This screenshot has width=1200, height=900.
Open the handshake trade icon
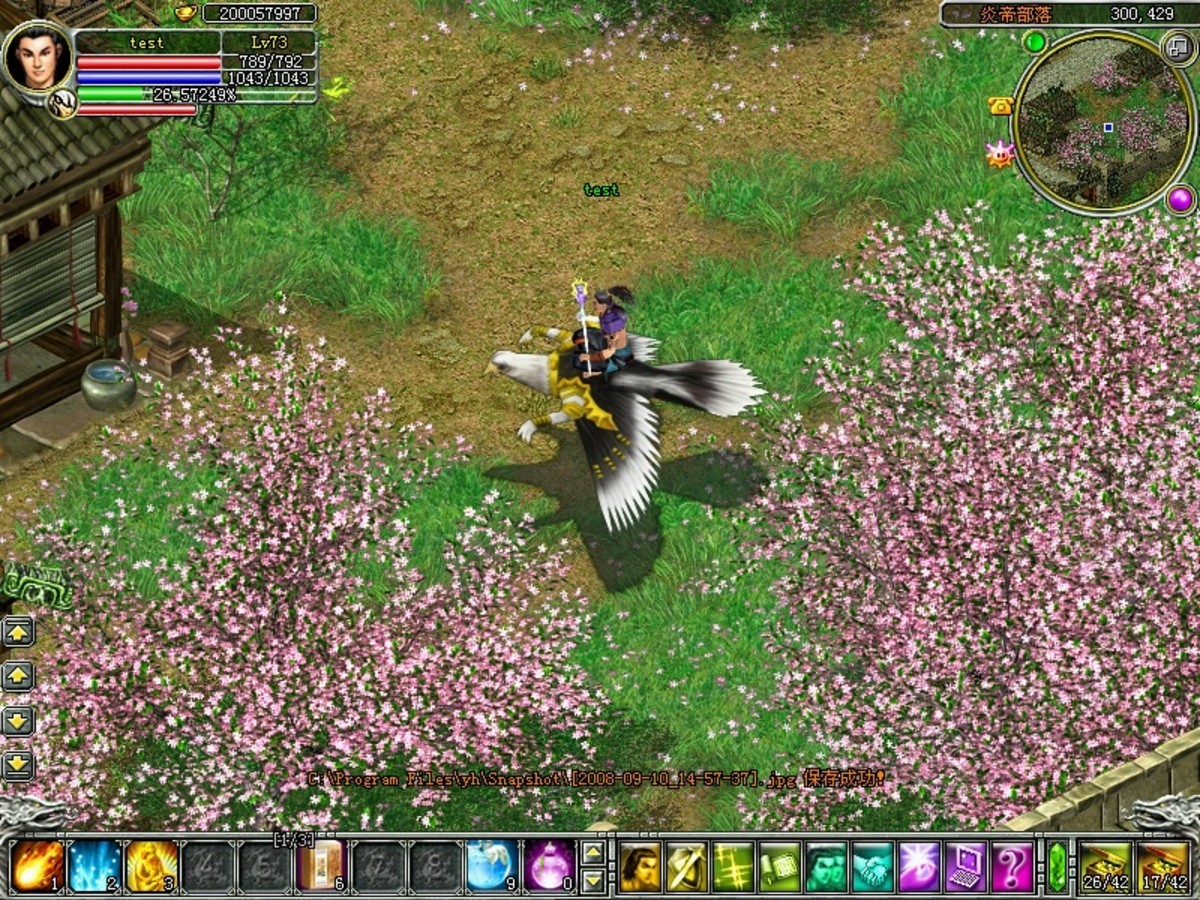click(x=873, y=867)
